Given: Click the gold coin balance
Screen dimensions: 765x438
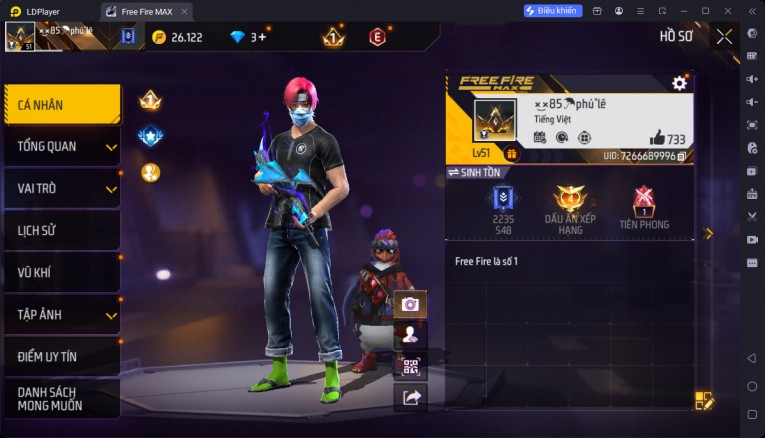Looking at the screenshot, I should pyautogui.click(x=178, y=37).
